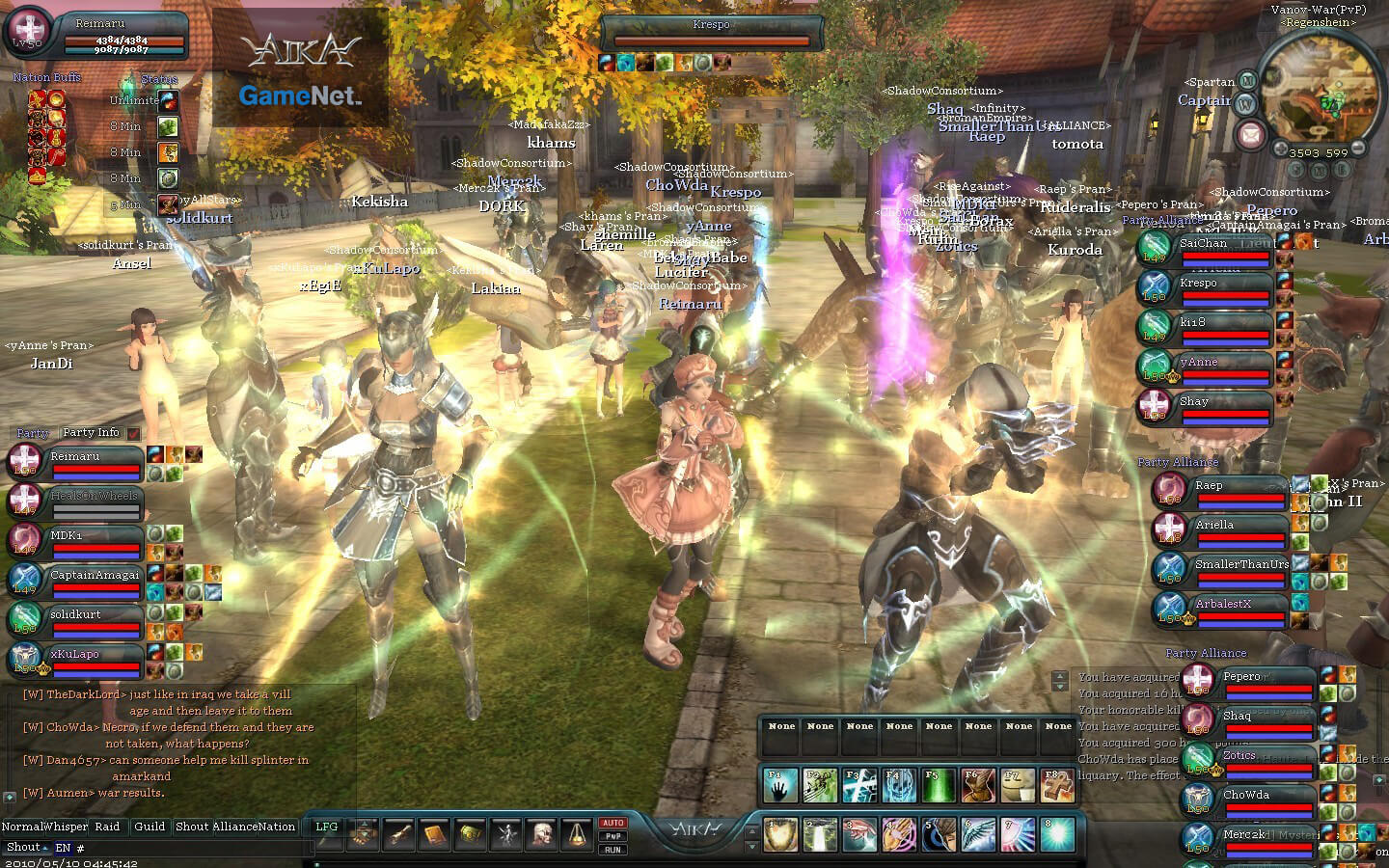
Task: Toggle PvP mode button
Action: pyautogui.click(x=614, y=835)
